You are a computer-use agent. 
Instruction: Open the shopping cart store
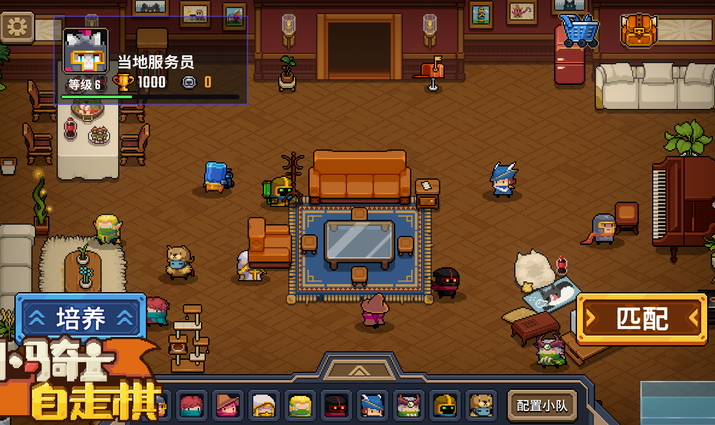[x=578, y=30]
